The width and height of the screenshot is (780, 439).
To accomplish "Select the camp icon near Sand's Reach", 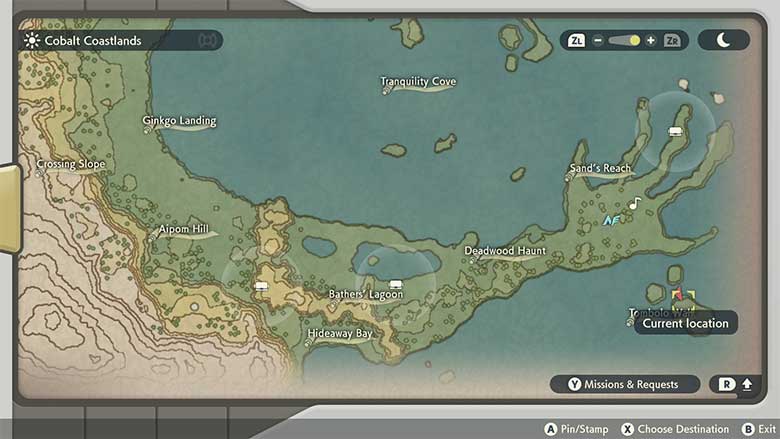I will pyautogui.click(x=675, y=132).
